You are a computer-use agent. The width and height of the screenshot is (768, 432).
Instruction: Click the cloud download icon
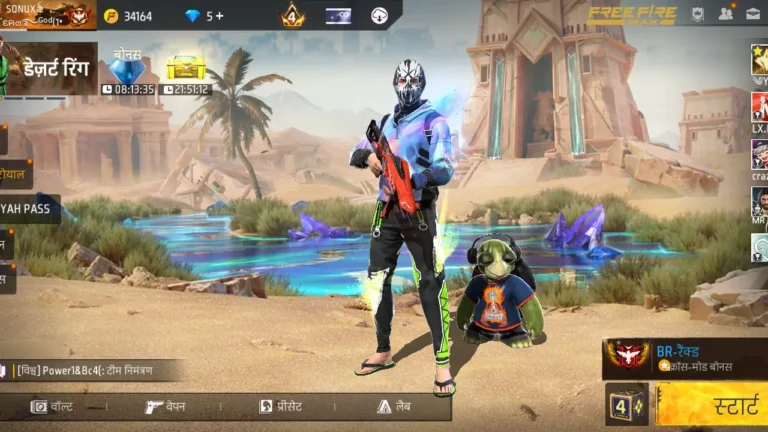pos(380,16)
